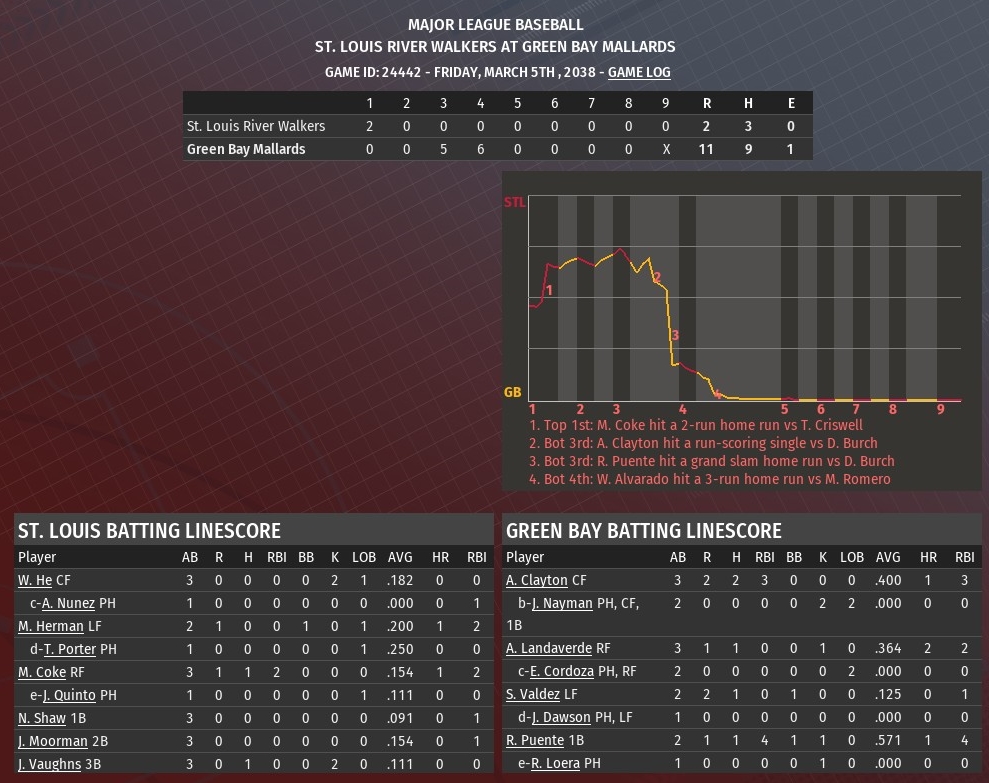View R. Loera player page
The width and height of the screenshot is (989, 783).
562,764
